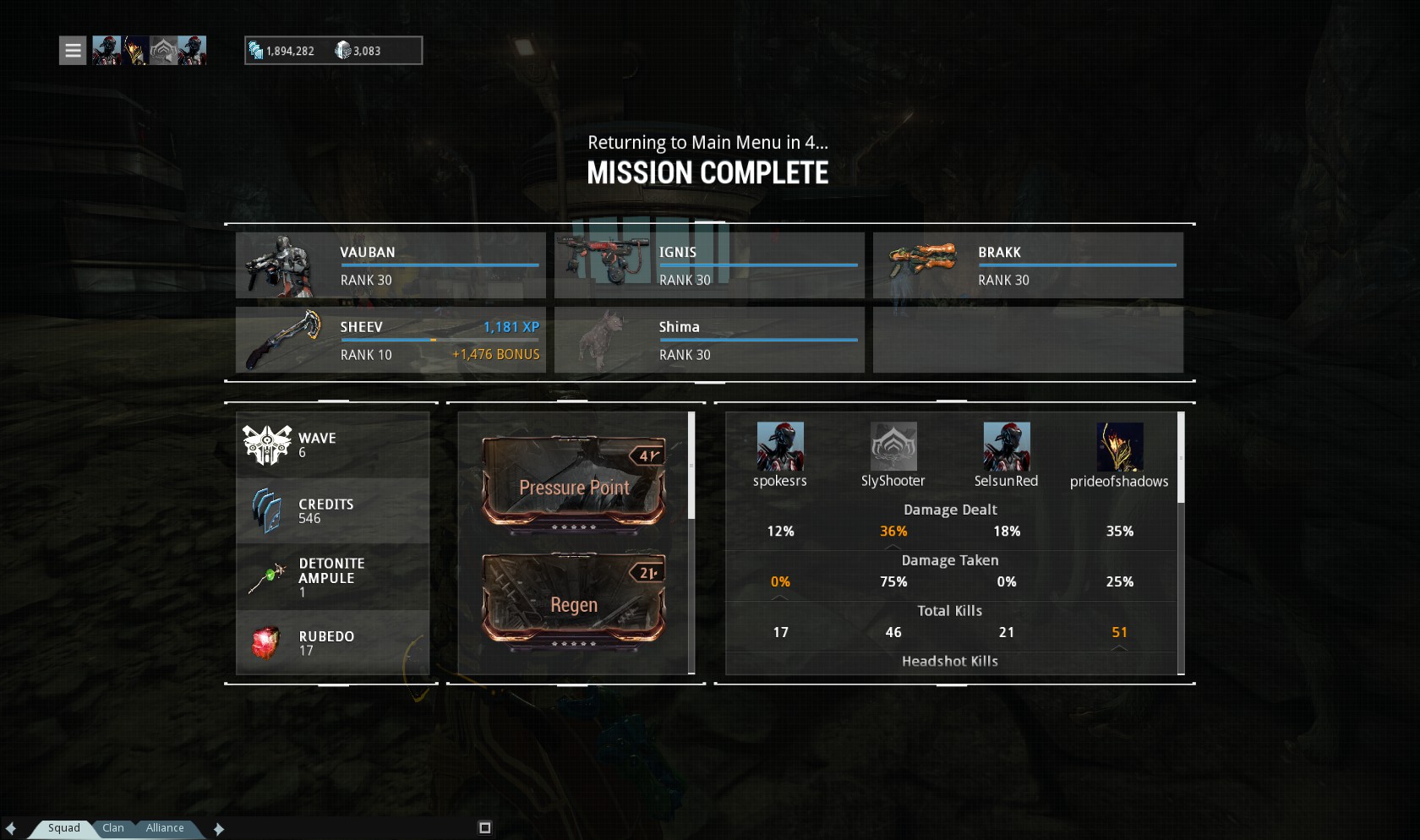
Task: Select the Brakk weapon panel
Action: pos(1028,265)
